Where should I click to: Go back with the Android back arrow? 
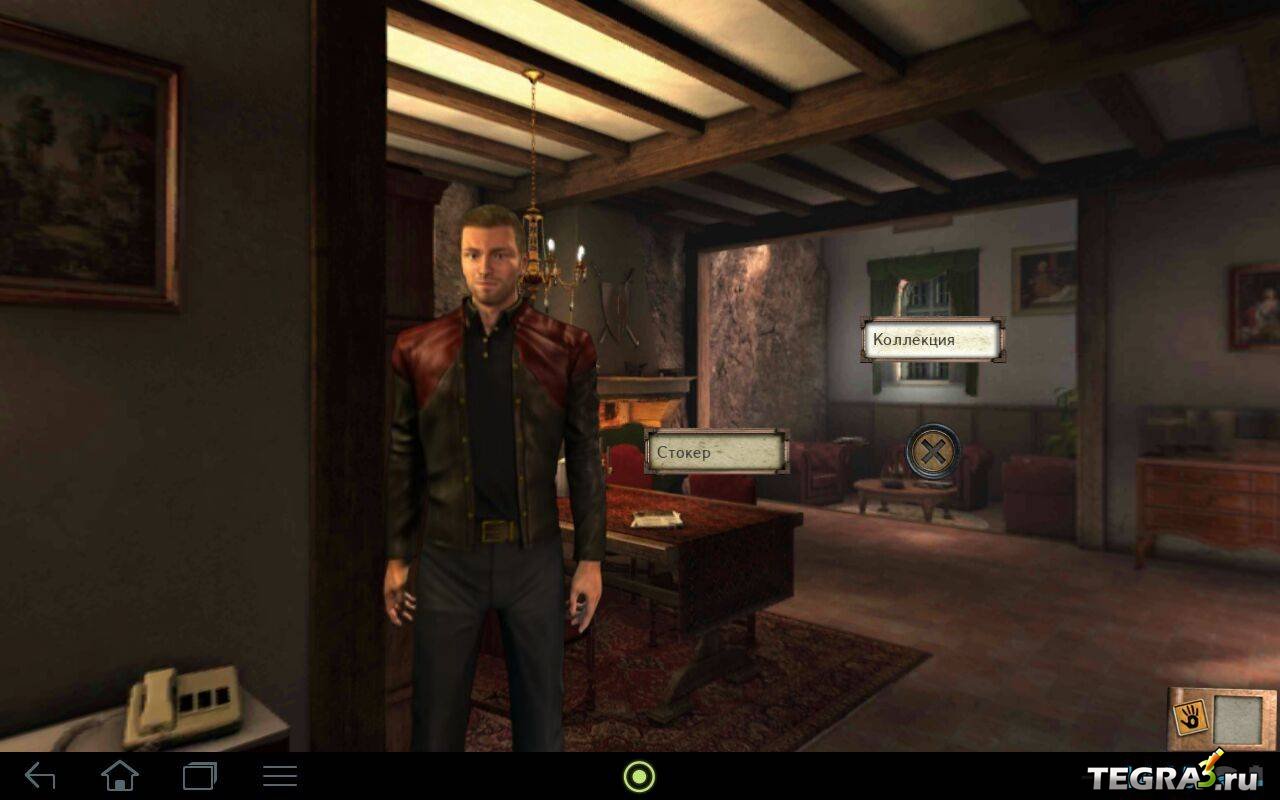coord(40,776)
